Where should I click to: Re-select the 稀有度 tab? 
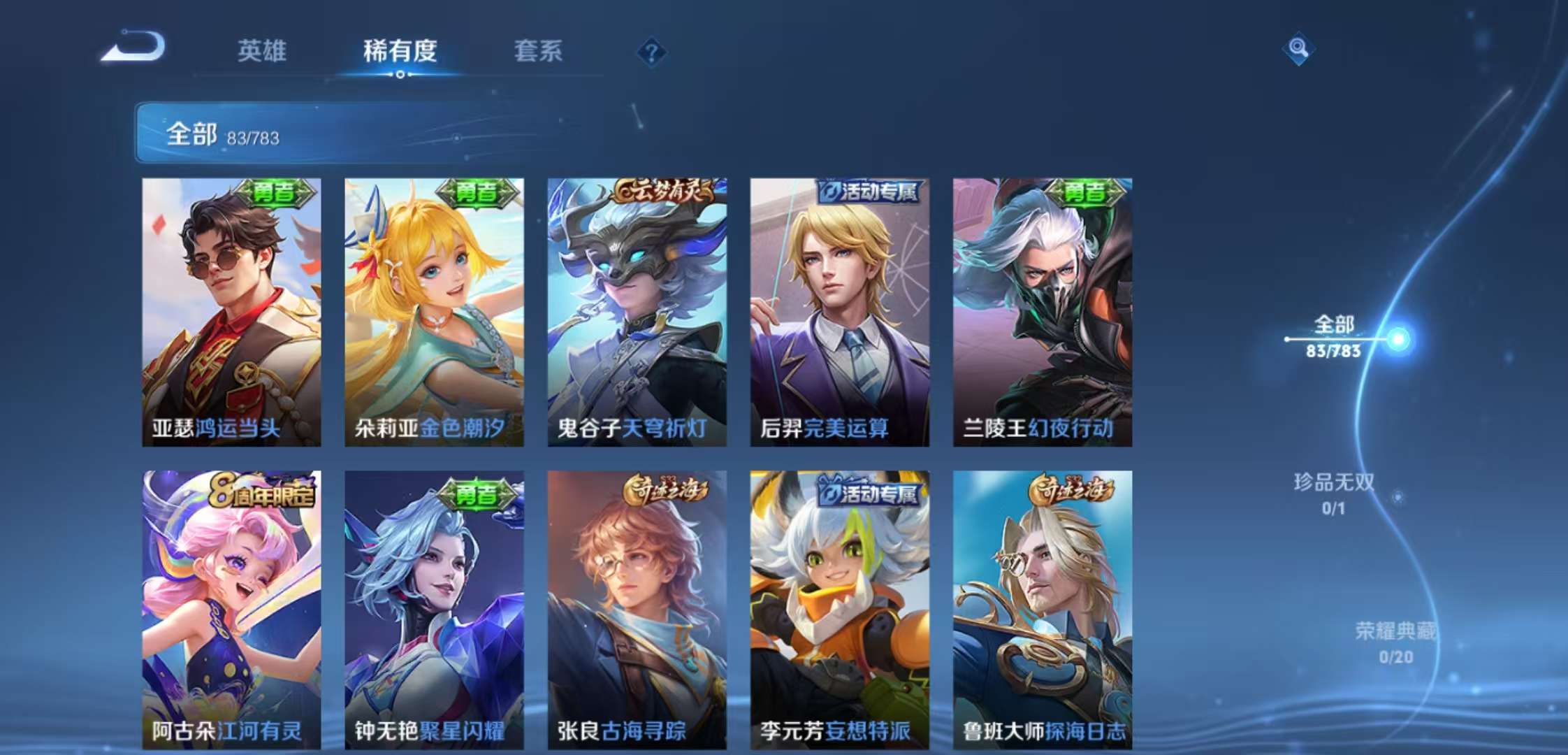[x=398, y=52]
